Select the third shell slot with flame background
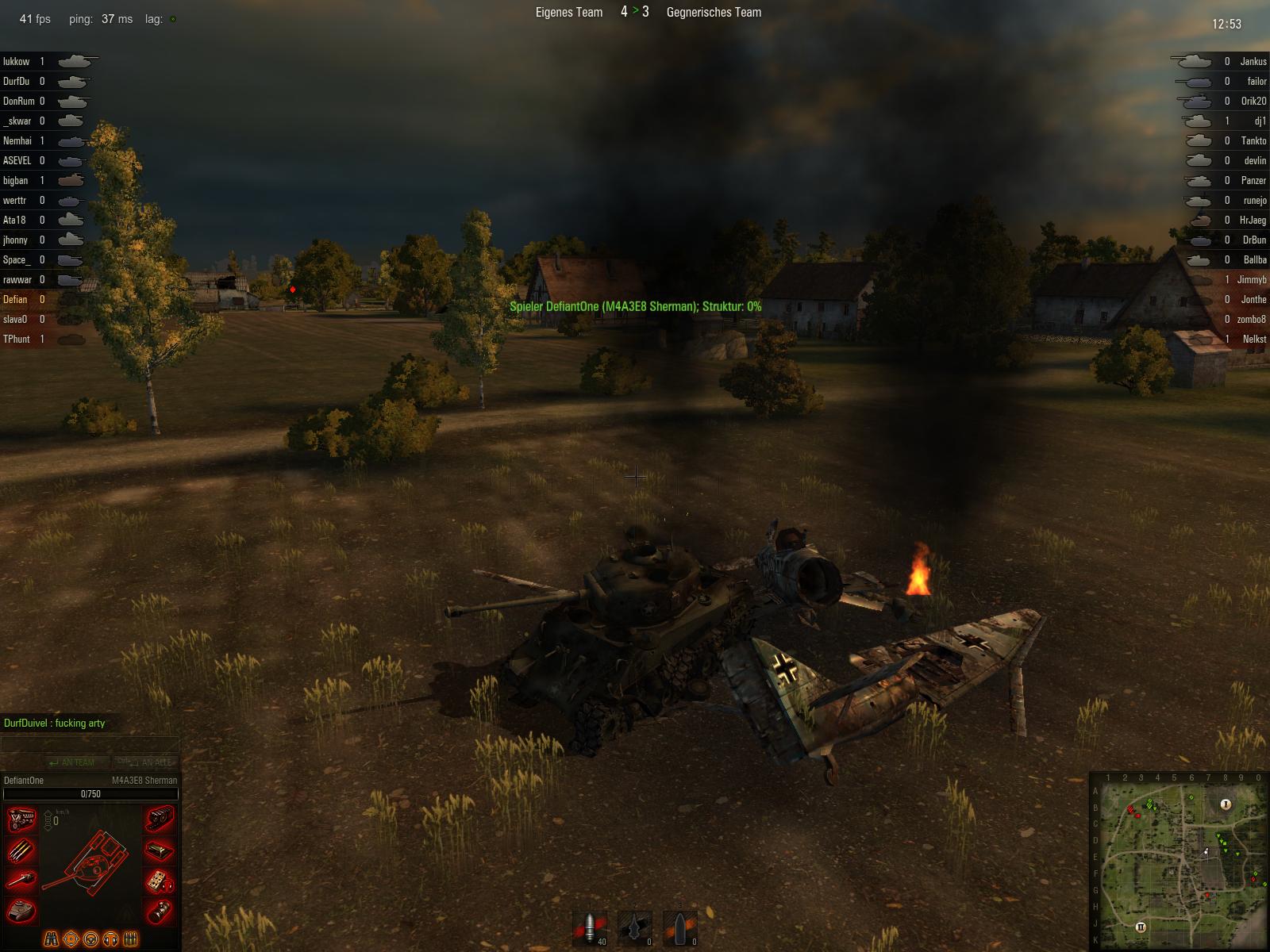1270x952 pixels. click(680, 927)
